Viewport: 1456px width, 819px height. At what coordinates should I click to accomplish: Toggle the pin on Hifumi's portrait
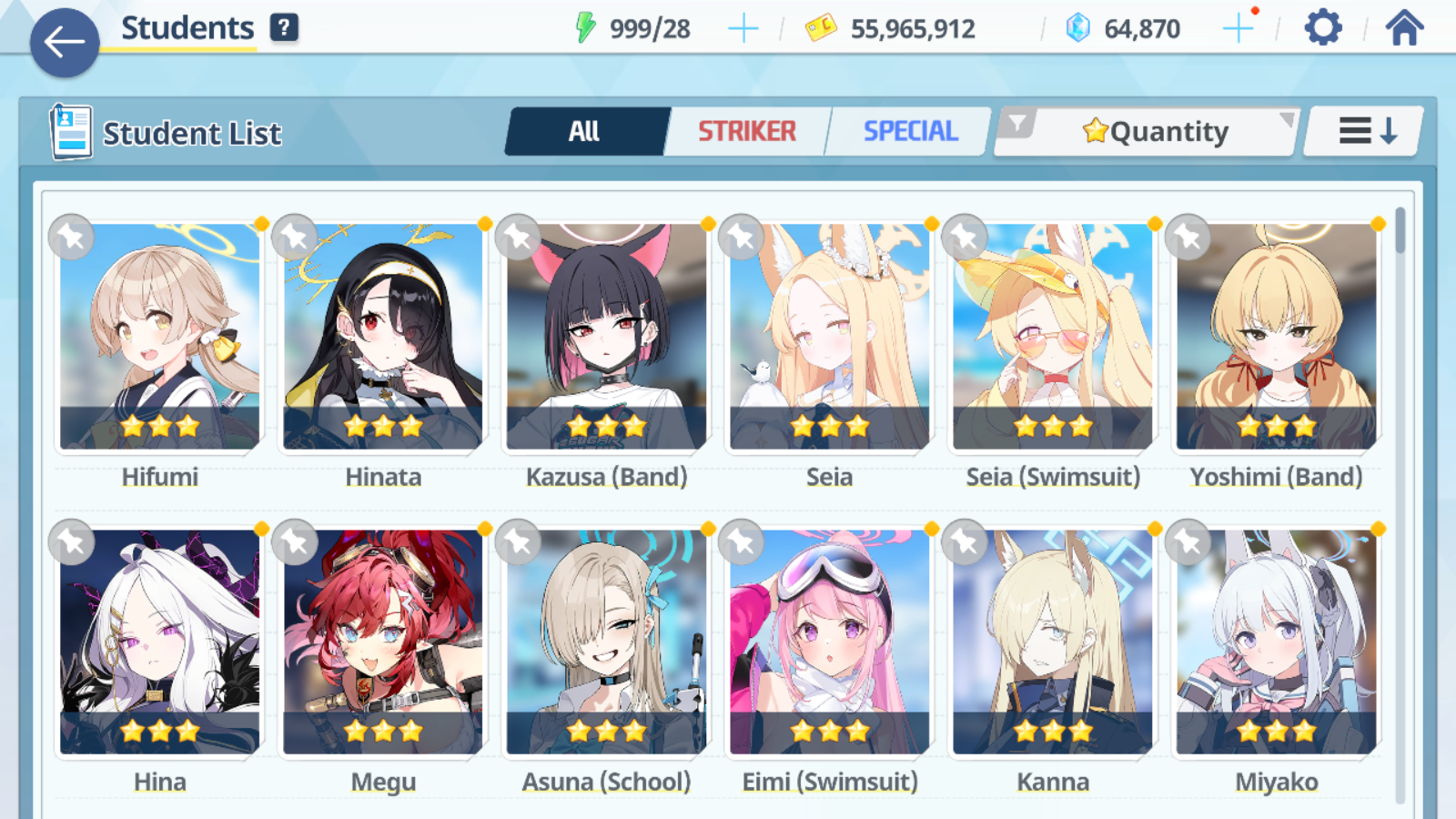[71, 237]
